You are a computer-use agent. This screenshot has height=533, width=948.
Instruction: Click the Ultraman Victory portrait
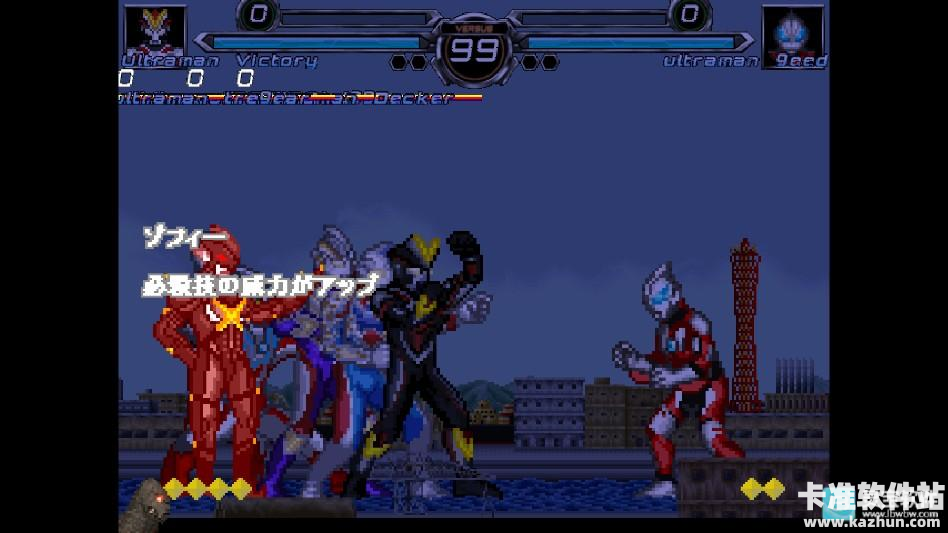[153, 30]
